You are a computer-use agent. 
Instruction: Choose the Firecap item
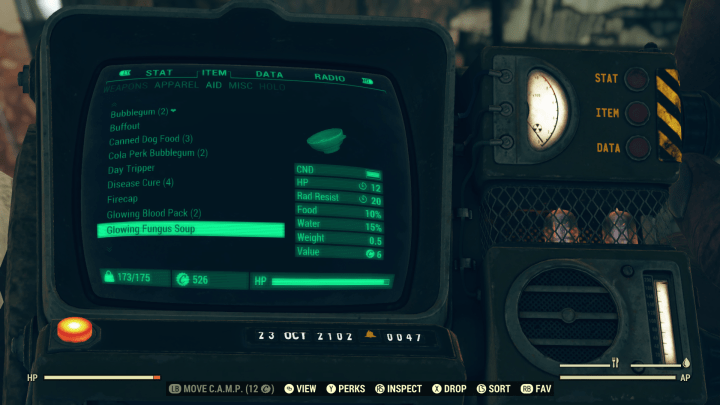click(124, 199)
